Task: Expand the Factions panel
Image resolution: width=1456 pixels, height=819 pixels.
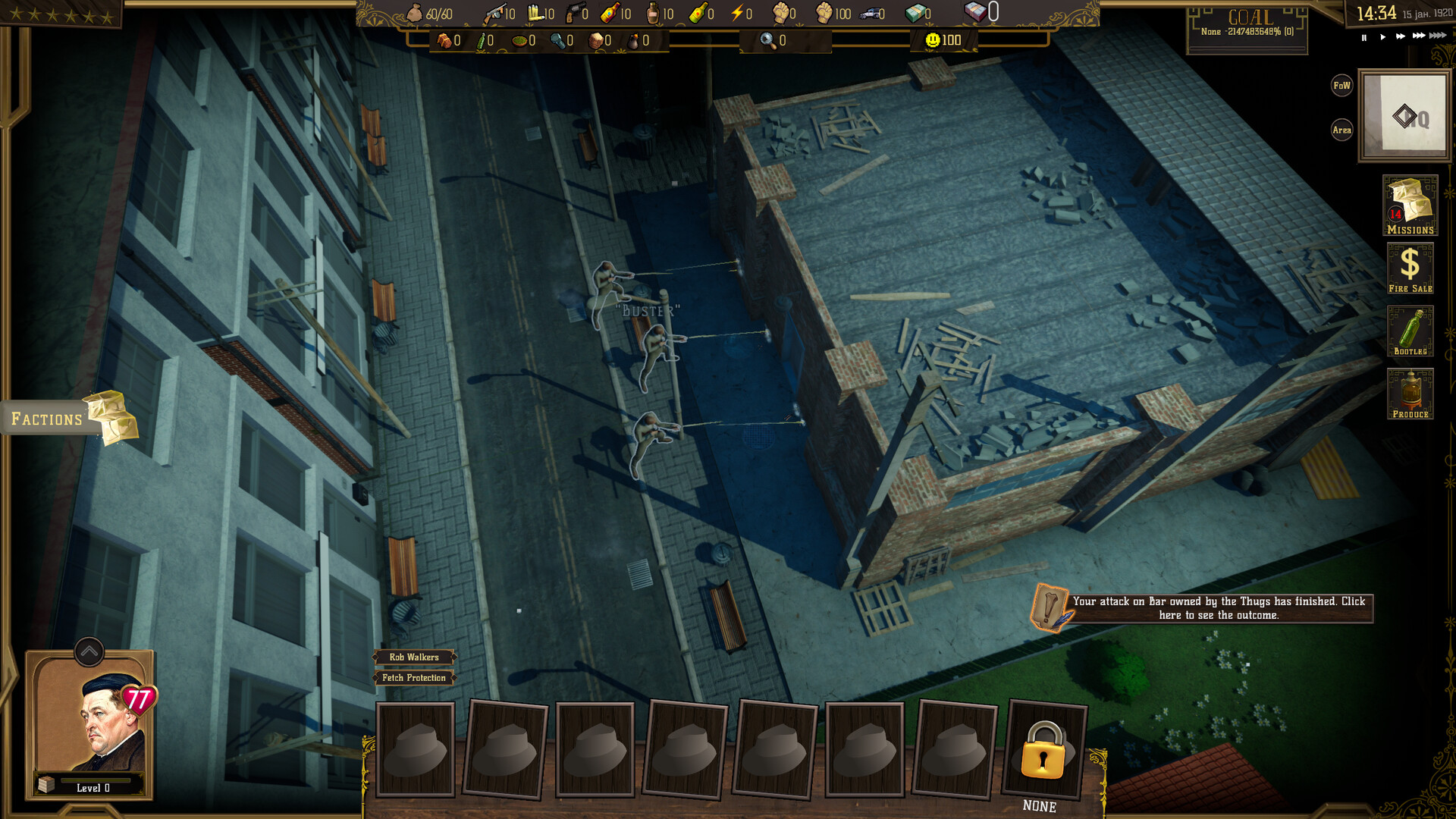Action: 47,418
